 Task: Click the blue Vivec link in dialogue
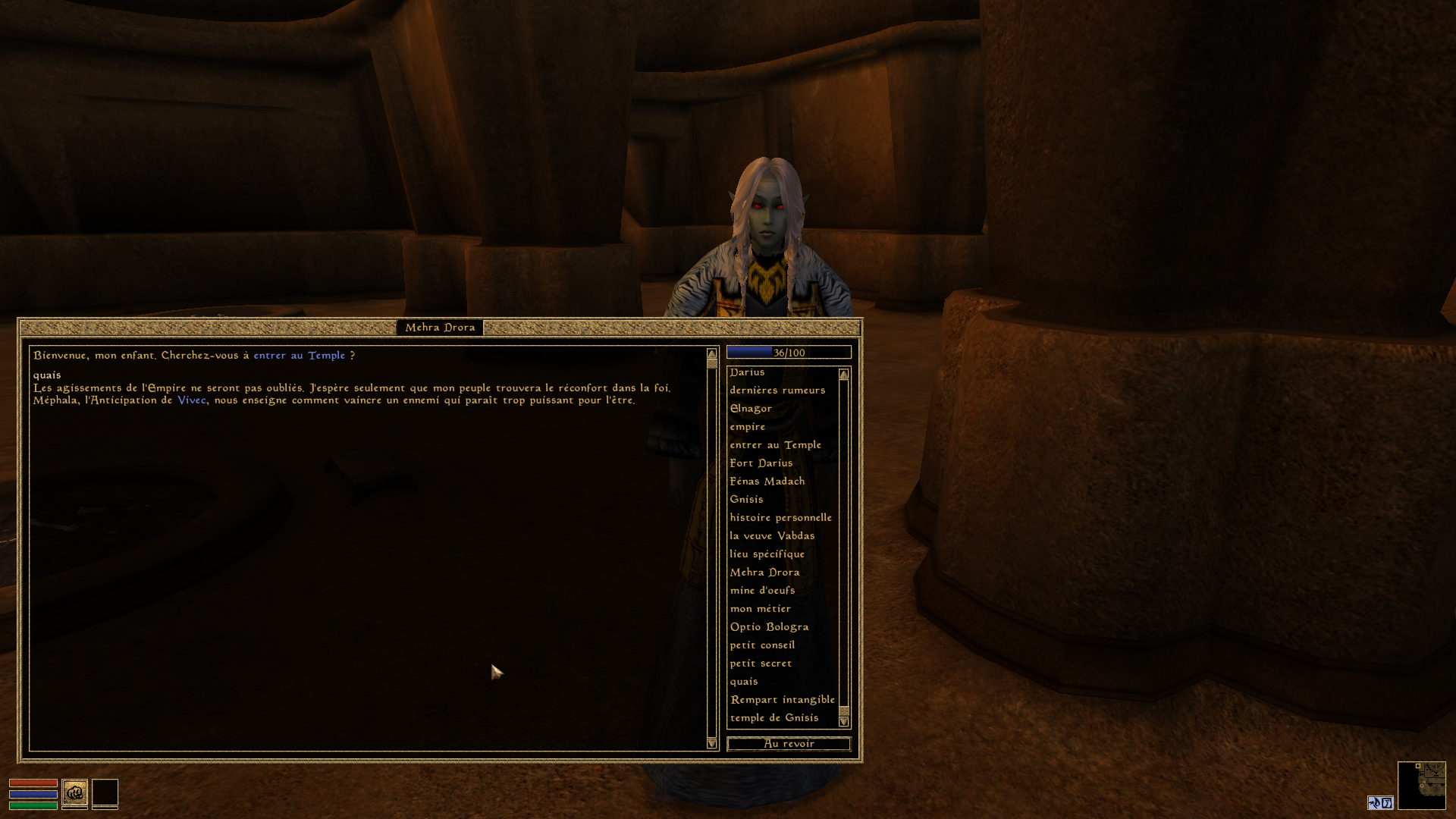(191, 400)
